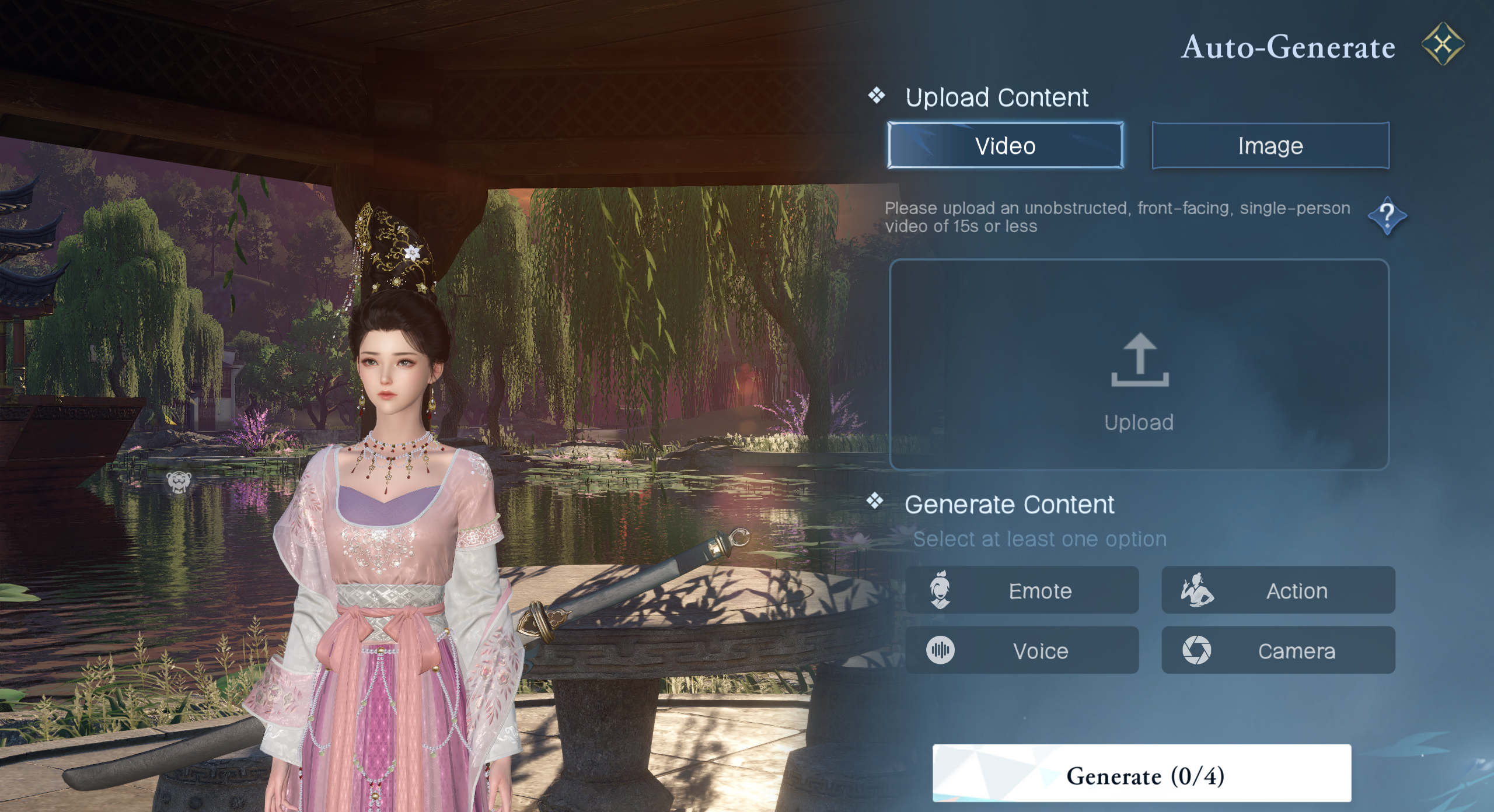This screenshot has width=1494, height=812.
Task: Toggle the Action generation option
Action: coord(1278,590)
